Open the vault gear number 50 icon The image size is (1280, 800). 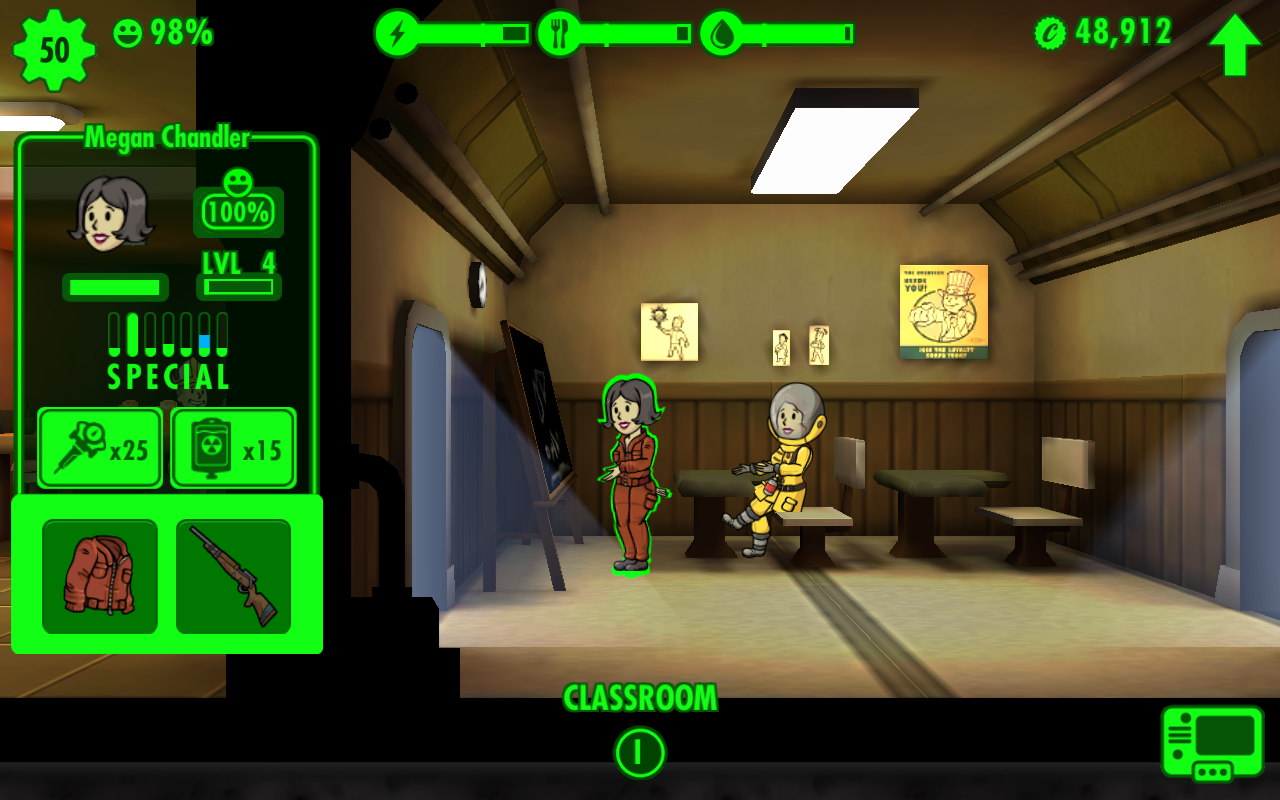tap(54, 49)
